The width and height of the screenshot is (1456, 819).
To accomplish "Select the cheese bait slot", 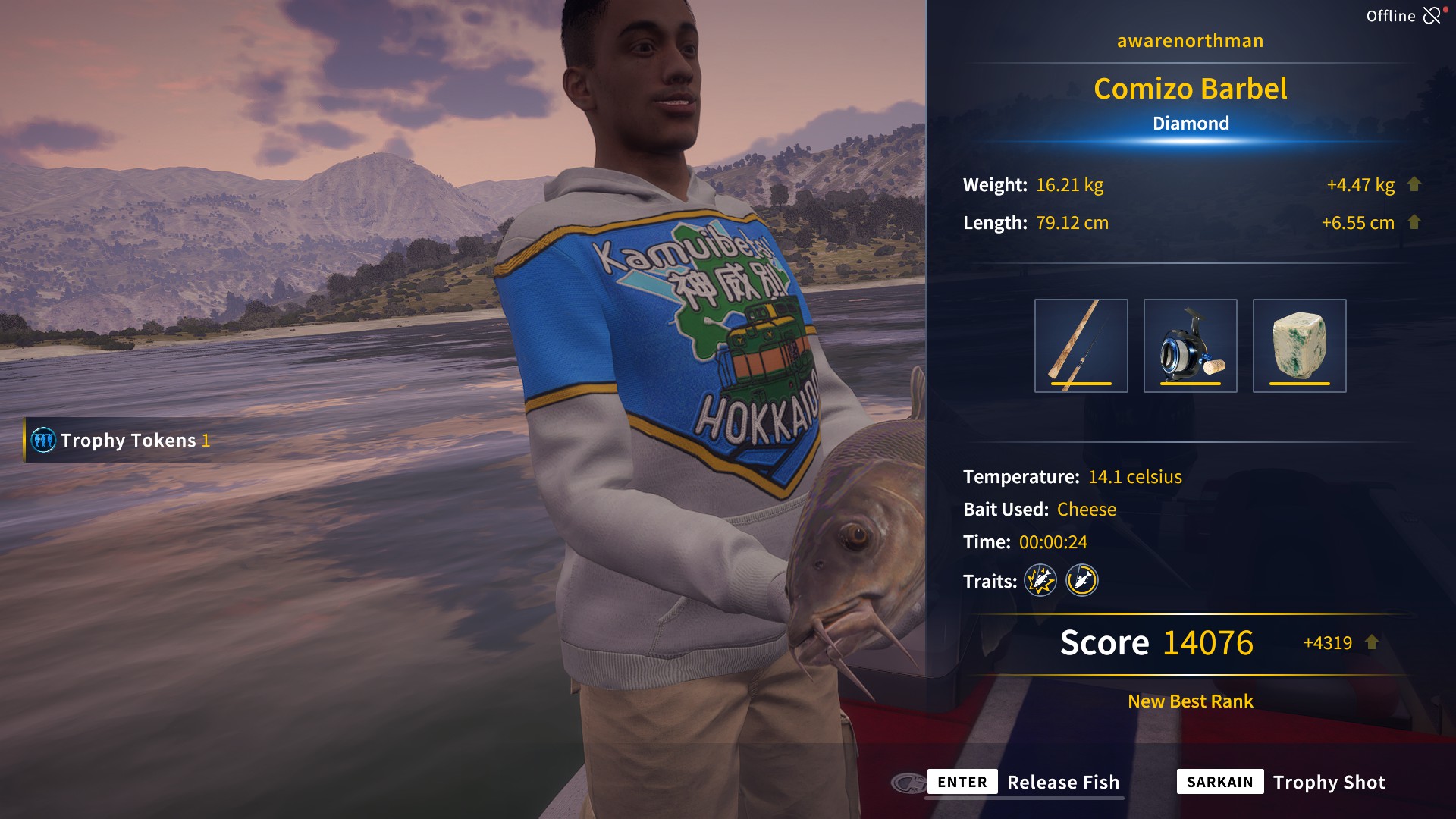I will 1299,346.
